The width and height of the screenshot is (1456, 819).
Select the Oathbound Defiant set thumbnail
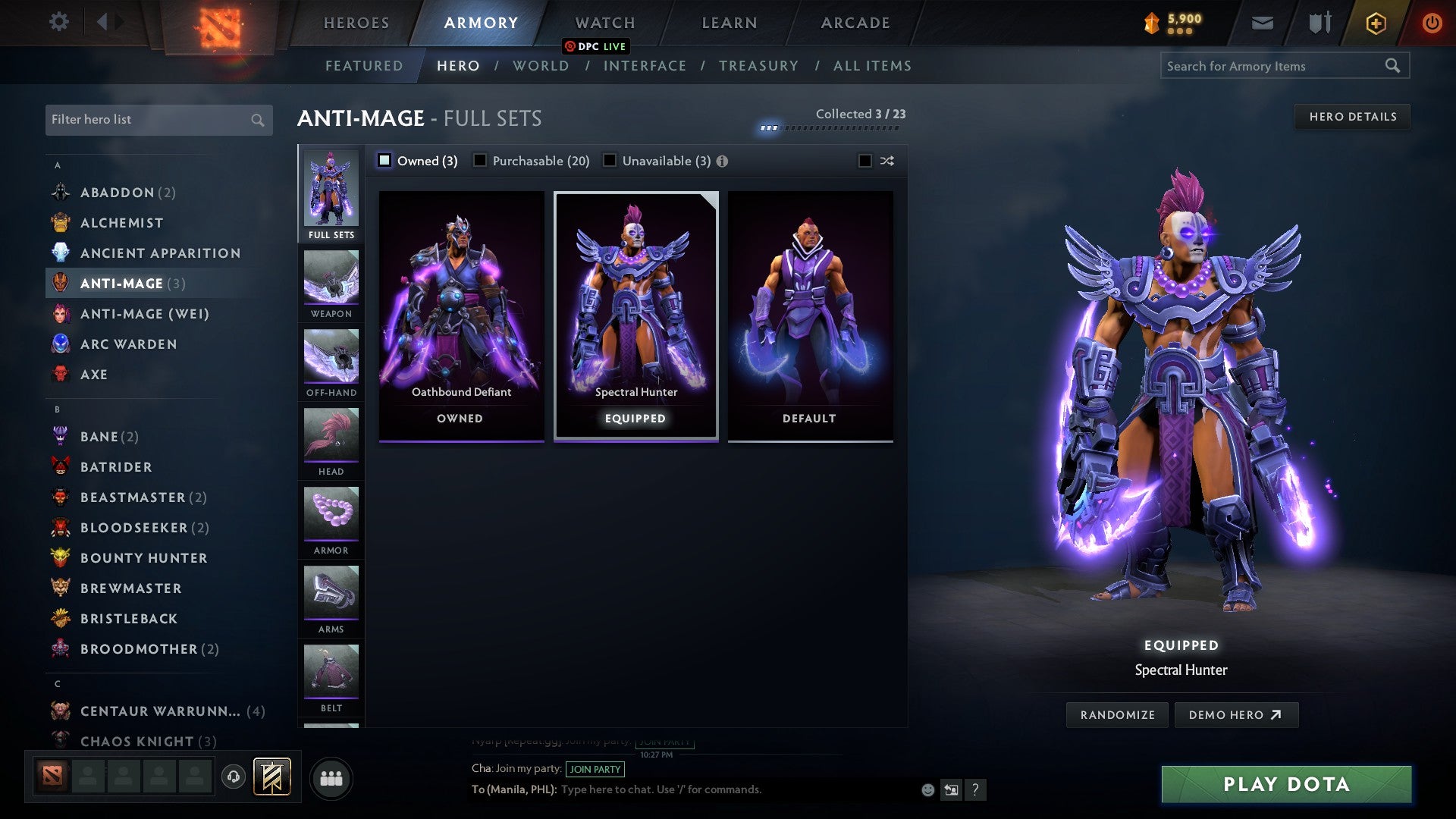pyautogui.click(x=460, y=315)
